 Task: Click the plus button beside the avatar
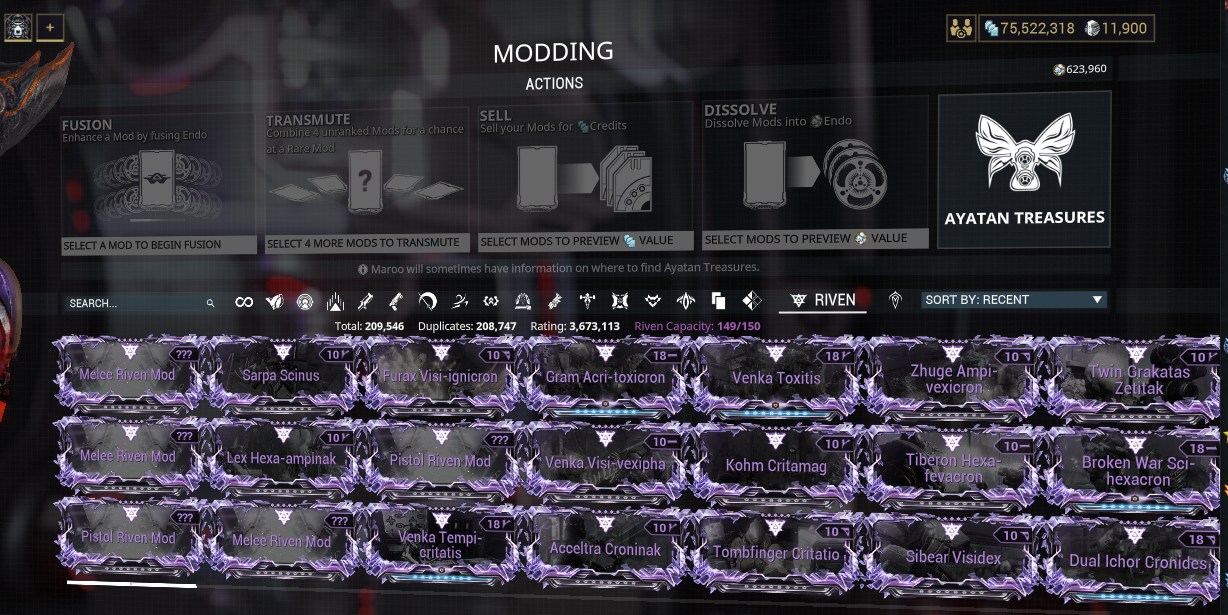(49, 28)
